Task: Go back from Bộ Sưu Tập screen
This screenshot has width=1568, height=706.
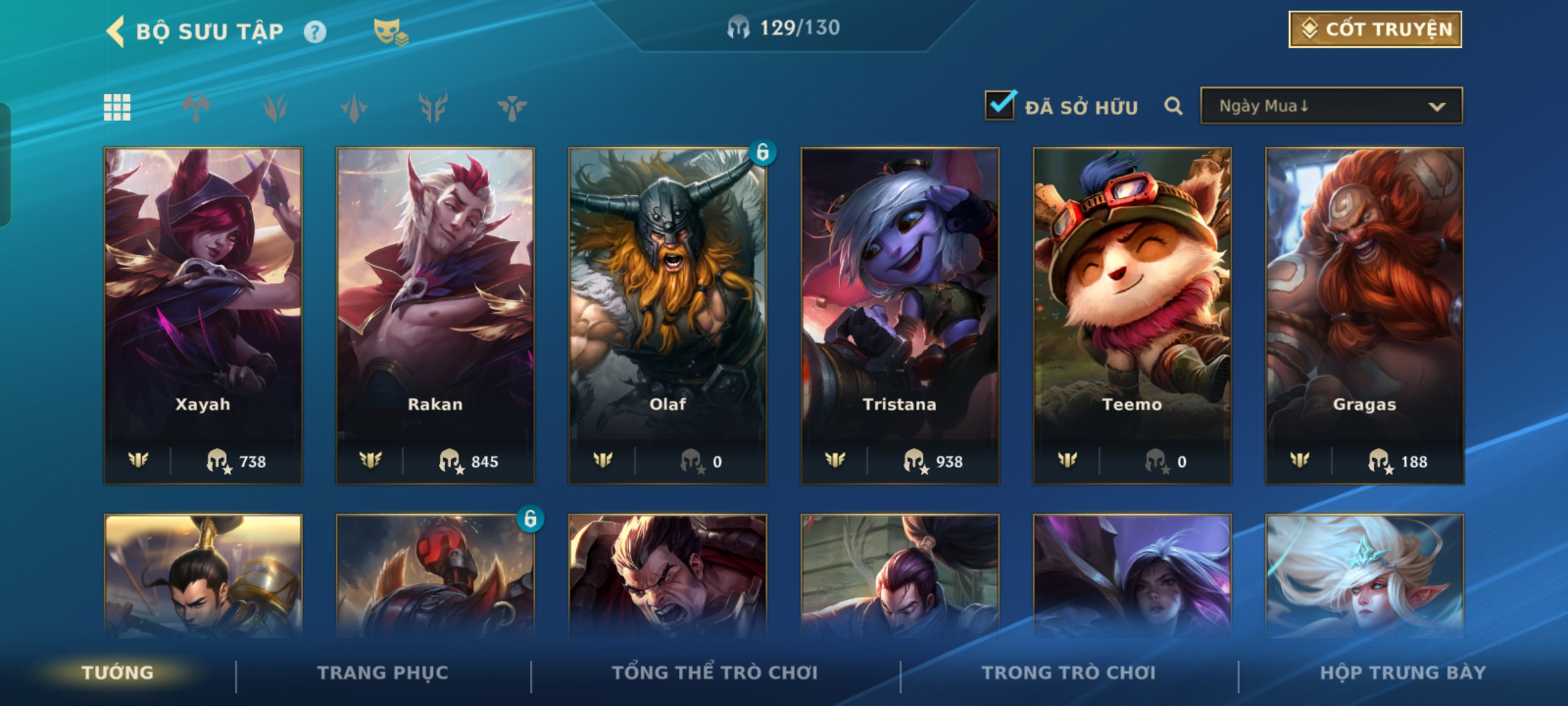Action: click(116, 31)
